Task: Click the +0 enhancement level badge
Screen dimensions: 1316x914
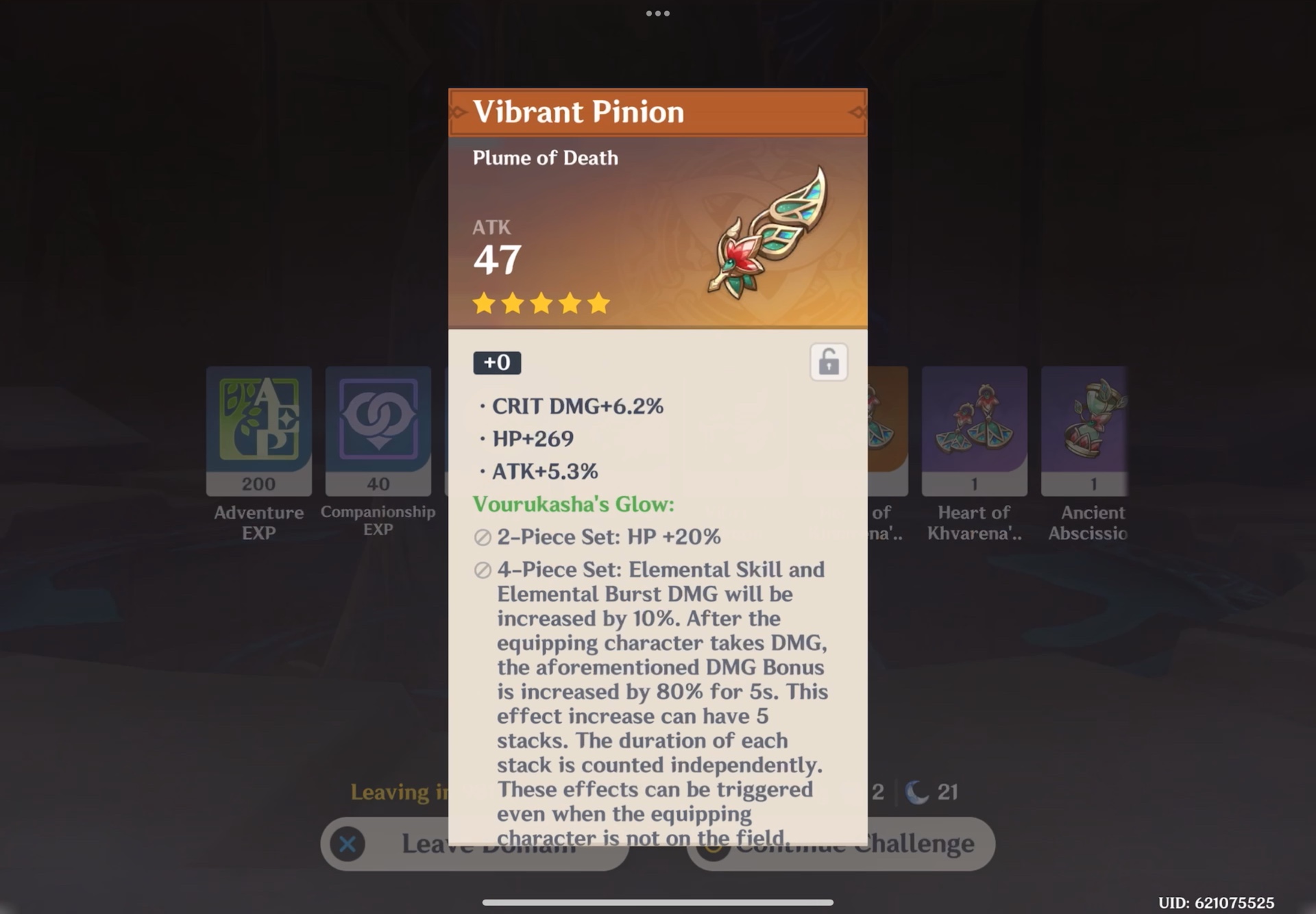Action: click(496, 362)
